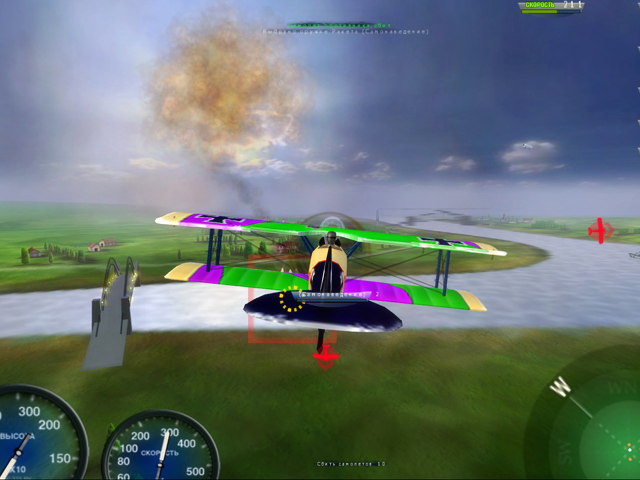Select the red enemy plane marker

coord(600,230)
